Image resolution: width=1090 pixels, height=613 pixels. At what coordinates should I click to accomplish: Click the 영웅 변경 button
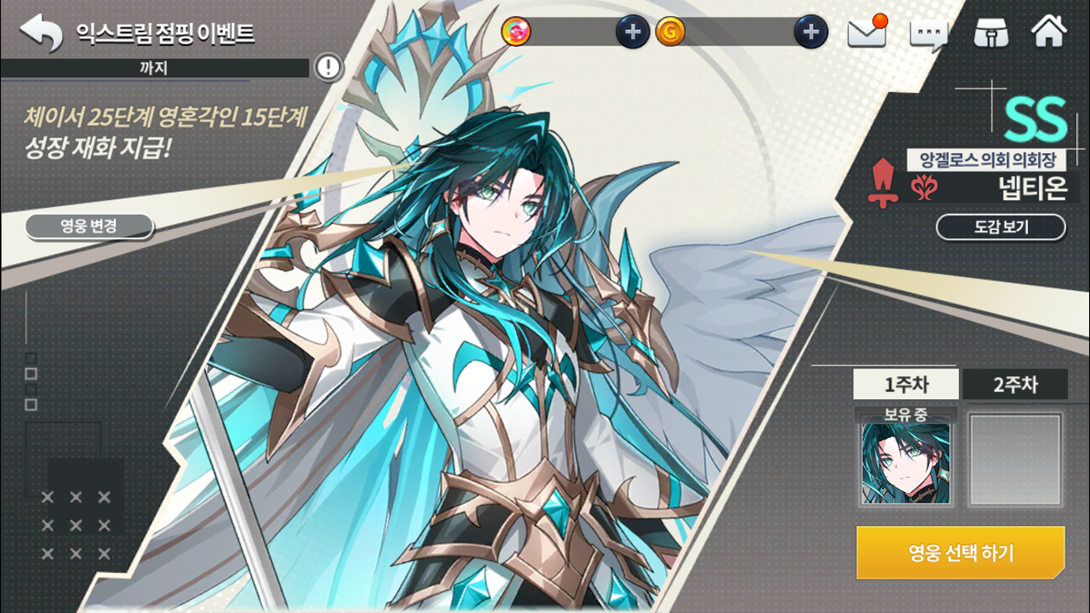89,226
